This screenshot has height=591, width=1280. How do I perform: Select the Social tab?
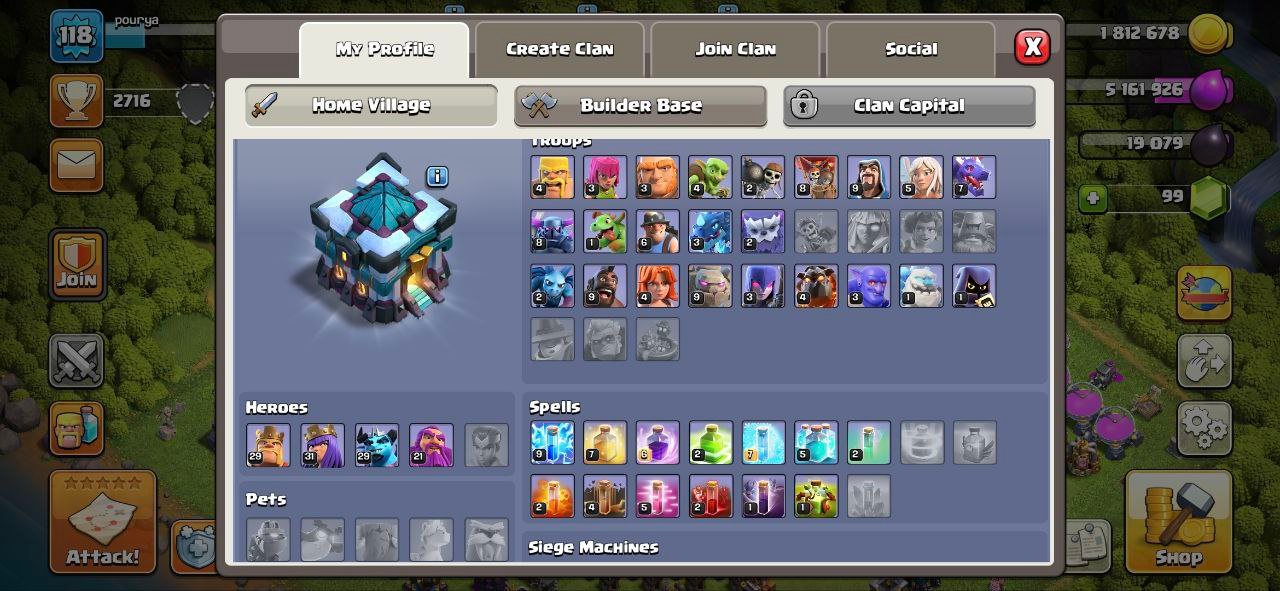point(911,49)
